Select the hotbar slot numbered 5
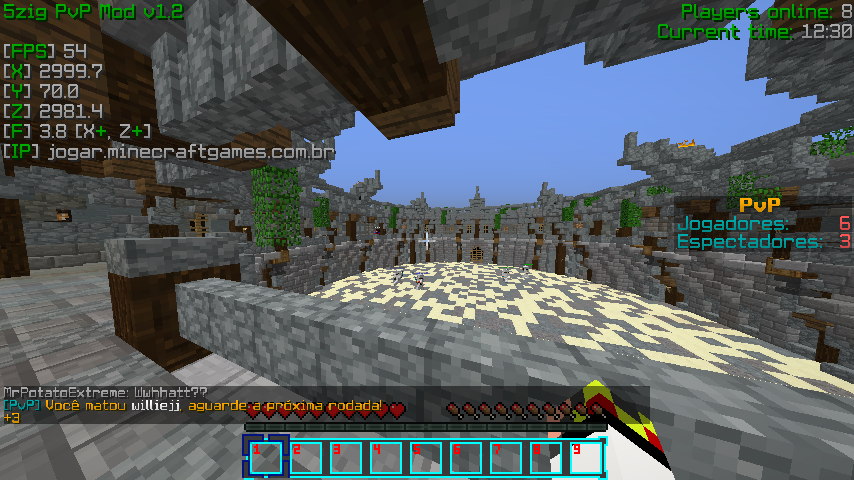The width and height of the screenshot is (854, 480). click(426, 457)
